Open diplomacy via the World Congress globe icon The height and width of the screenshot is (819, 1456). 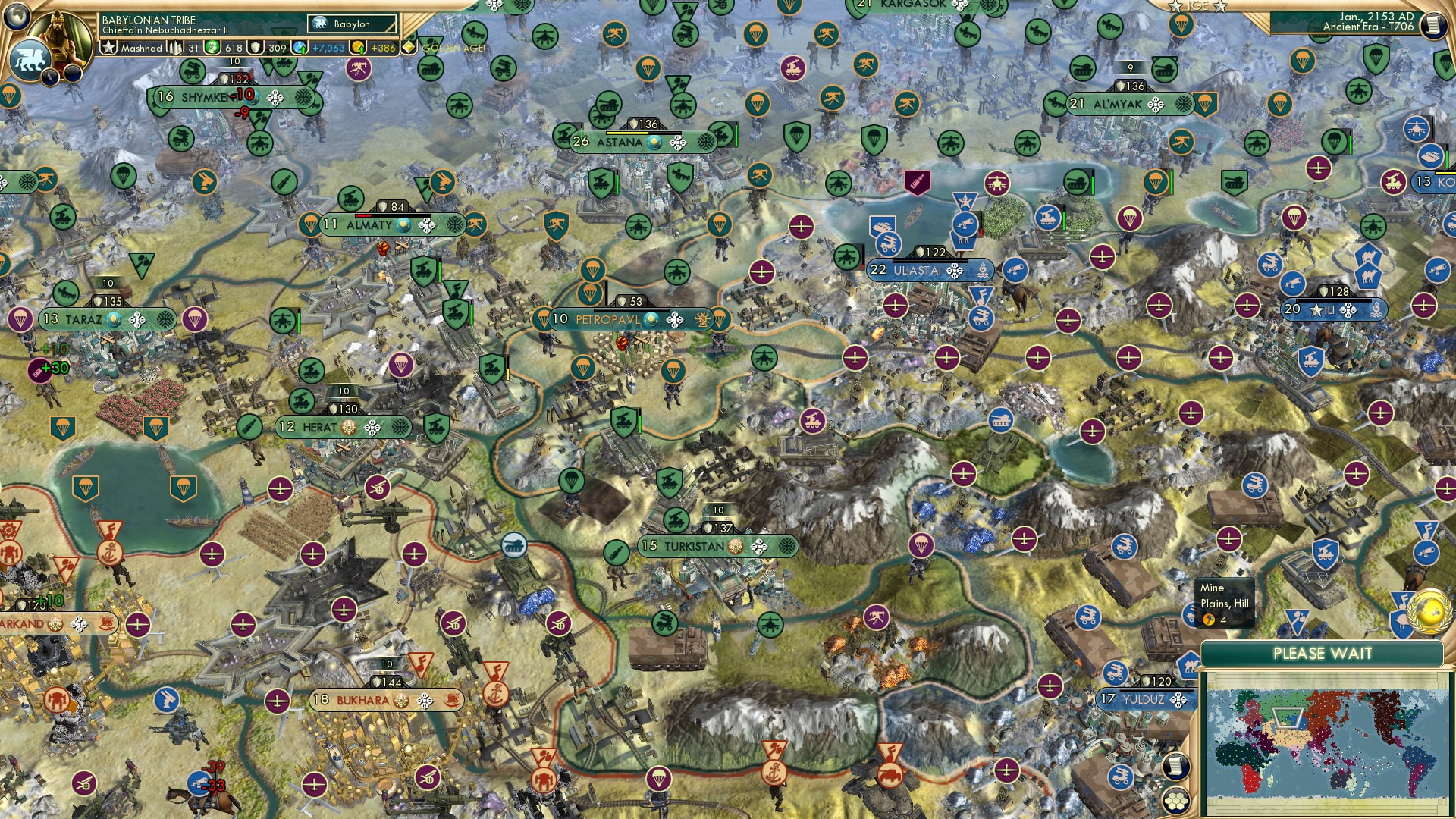pos(1428,611)
